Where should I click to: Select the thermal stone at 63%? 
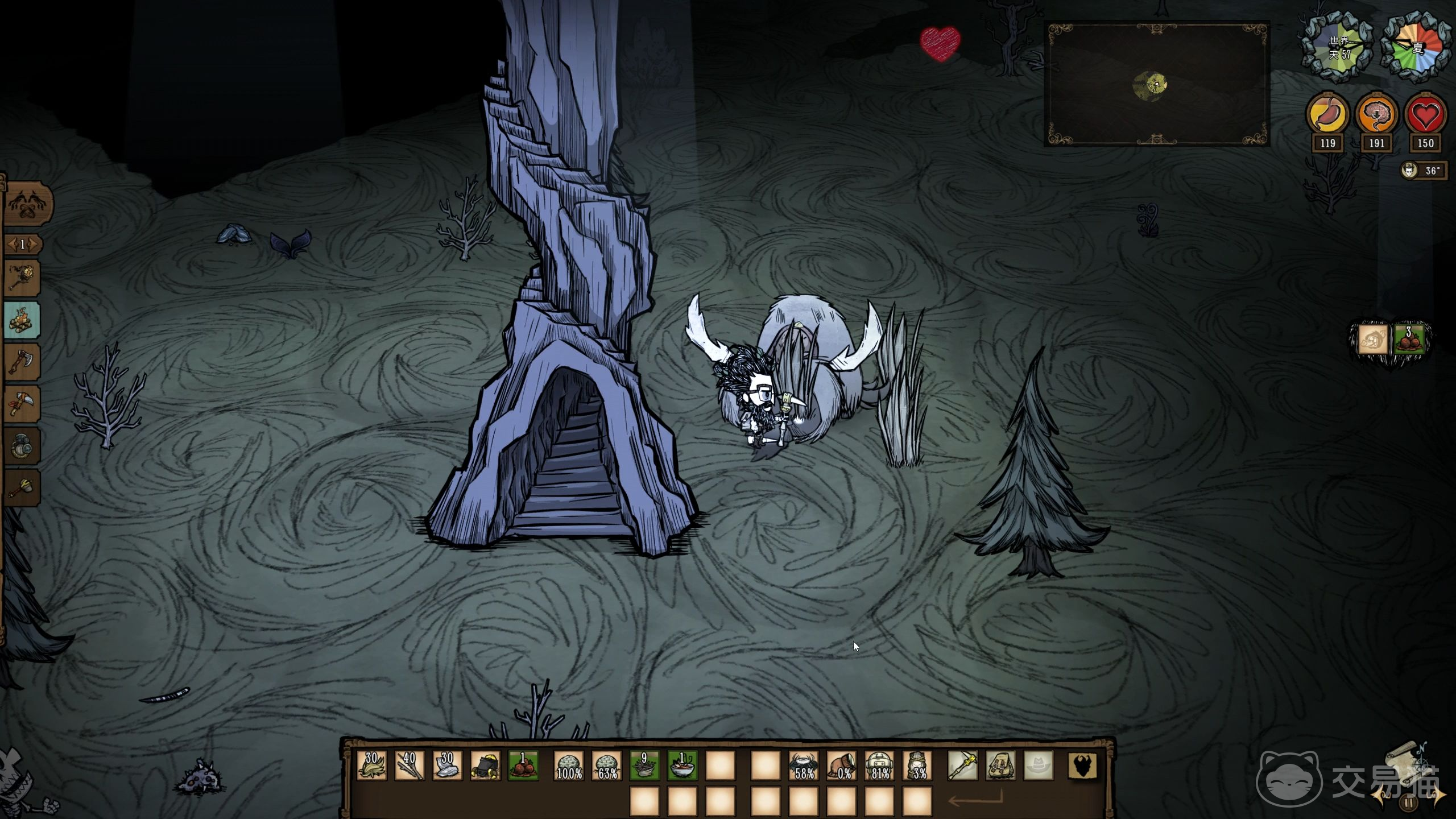[607, 766]
